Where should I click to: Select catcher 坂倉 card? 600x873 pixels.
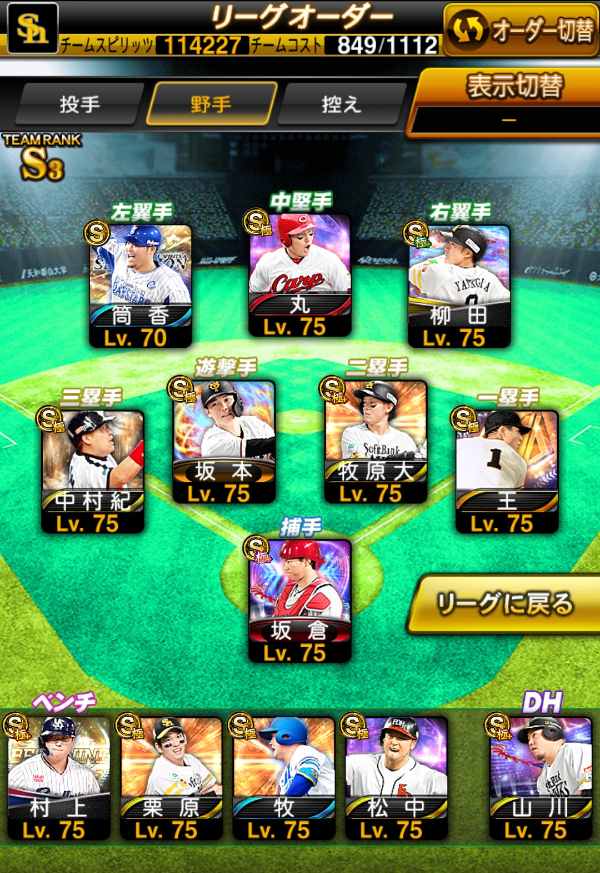click(x=300, y=600)
